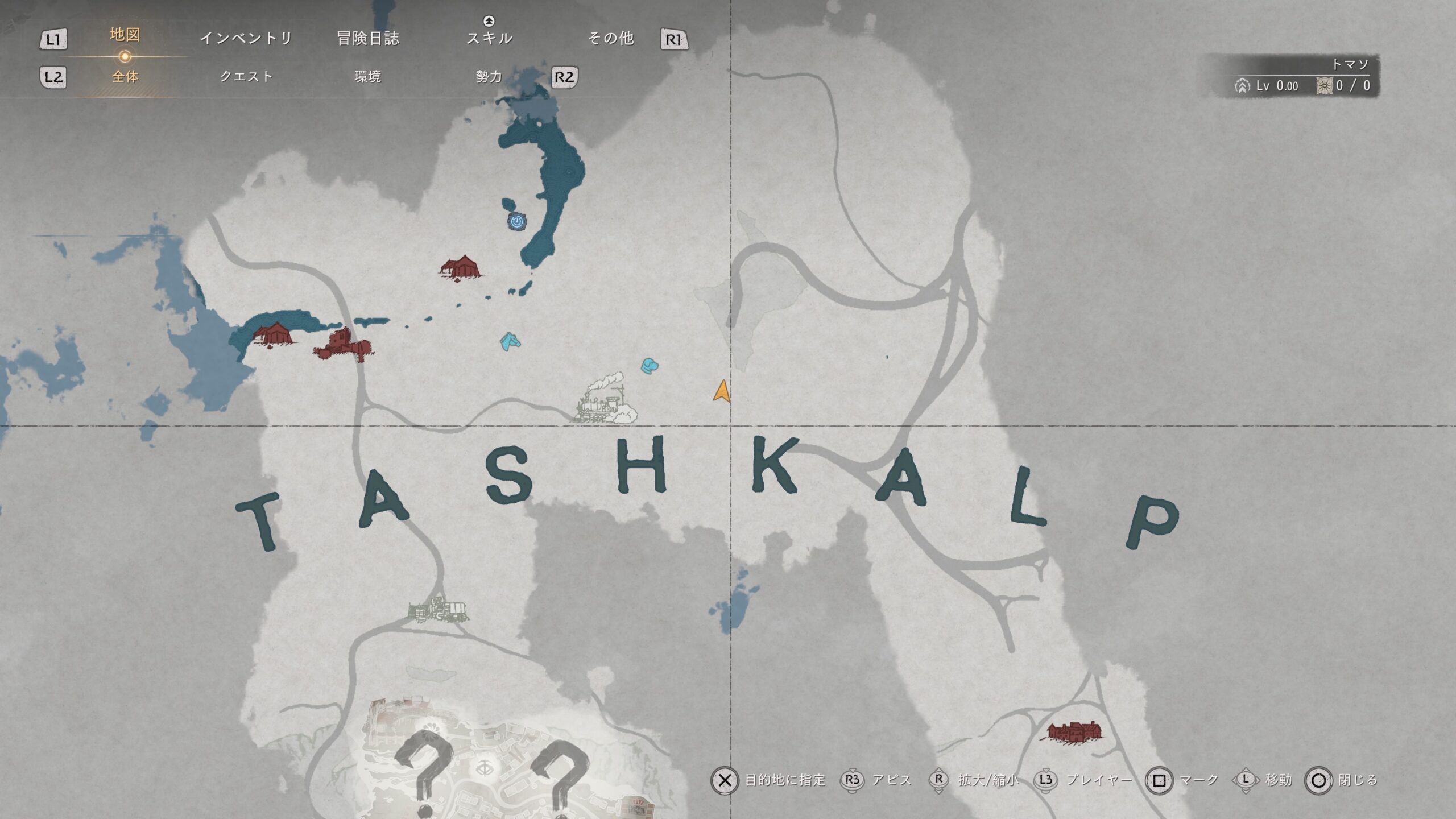Viewport: 1456px width, 819px height.
Task: Click the glowing blue circular waypoint marker
Action: coord(516,221)
